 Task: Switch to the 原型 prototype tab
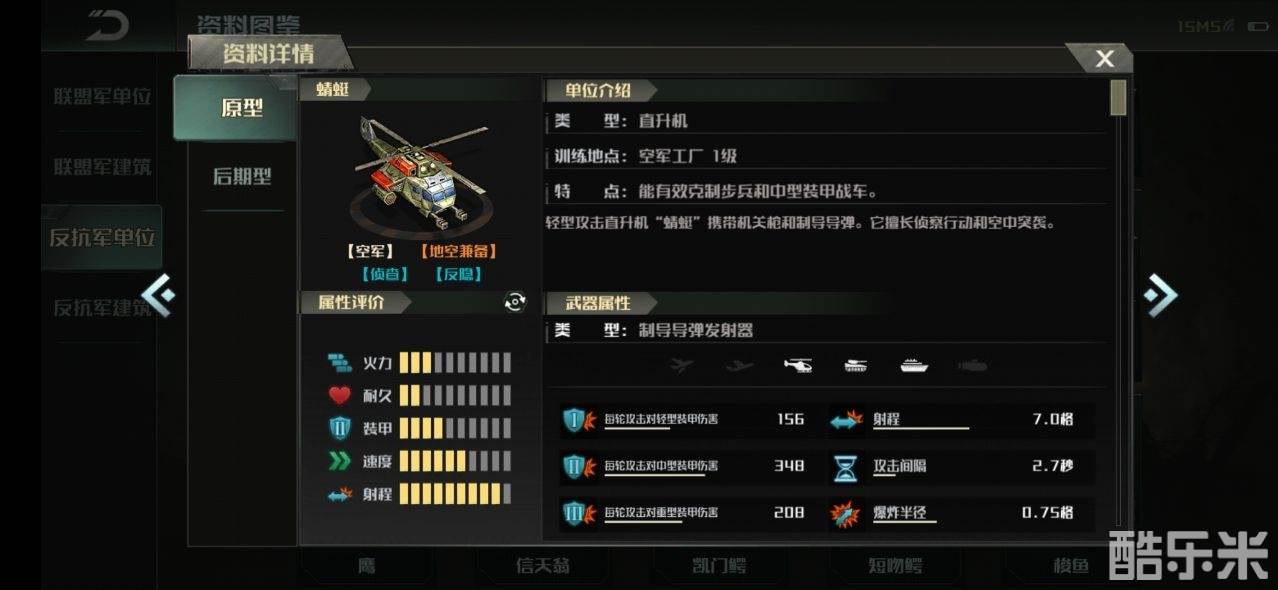(241, 108)
